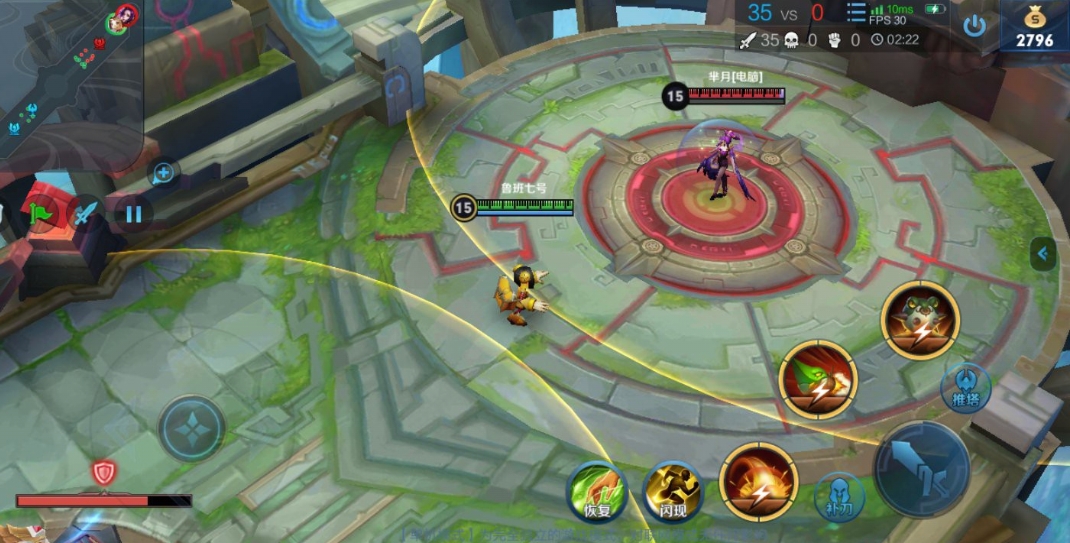Tap the movement joystick pad
Screen dimensions: 1070x543
(x=192, y=428)
